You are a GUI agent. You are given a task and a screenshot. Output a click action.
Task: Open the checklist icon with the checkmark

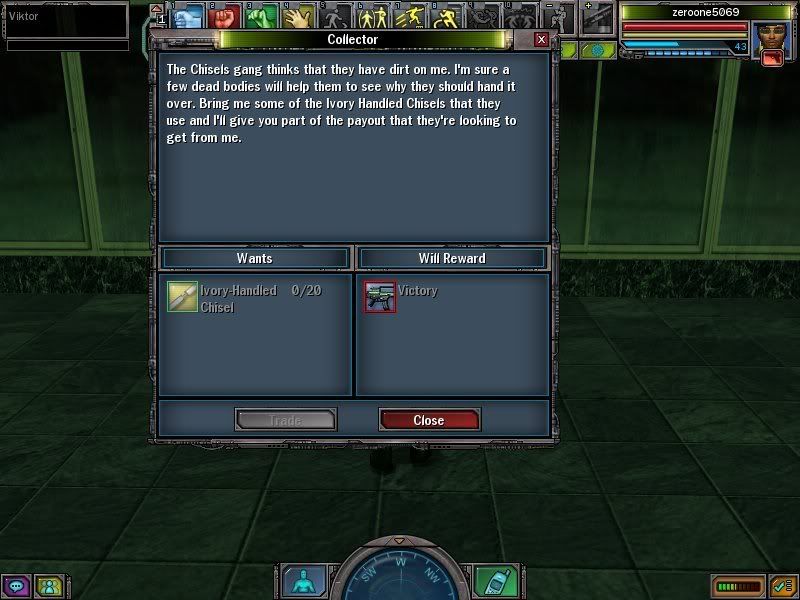pos(783,585)
